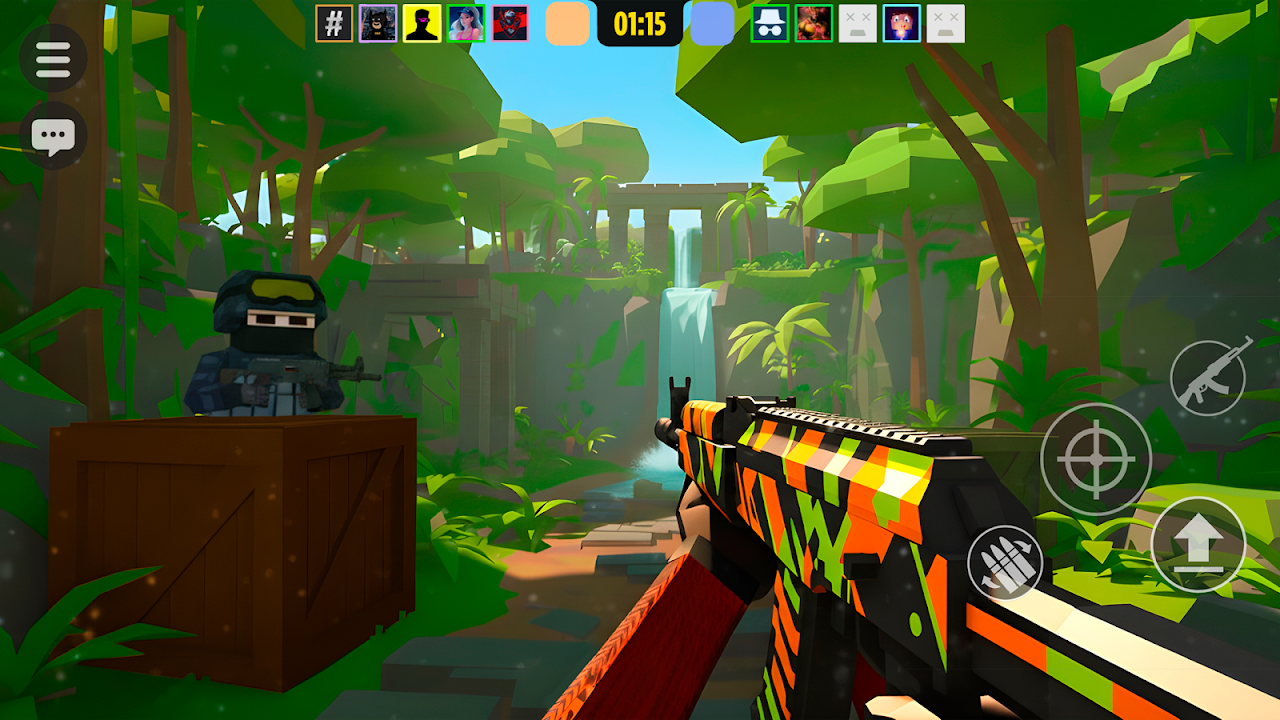
Task: Tap the jump arrow button
Action: (1197, 544)
